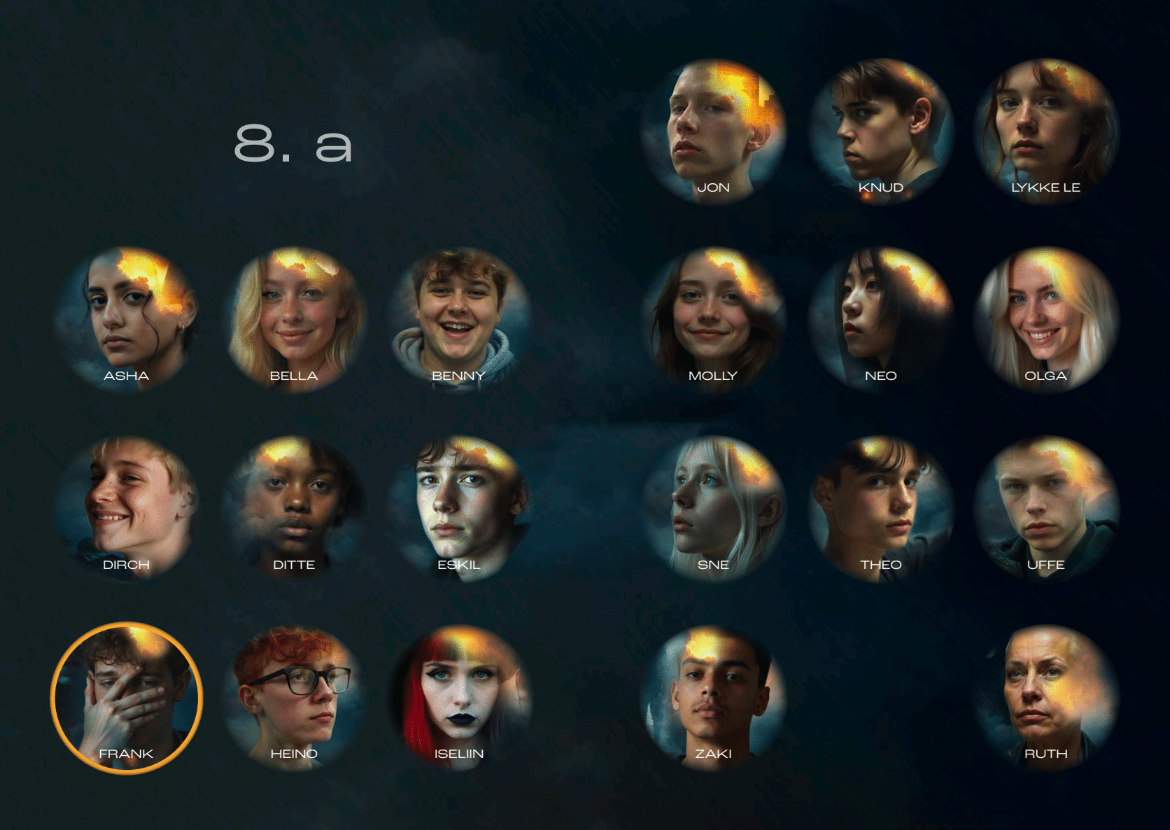Select Neo from the roster
Screen dimensions: 1170x830
tap(880, 320)
